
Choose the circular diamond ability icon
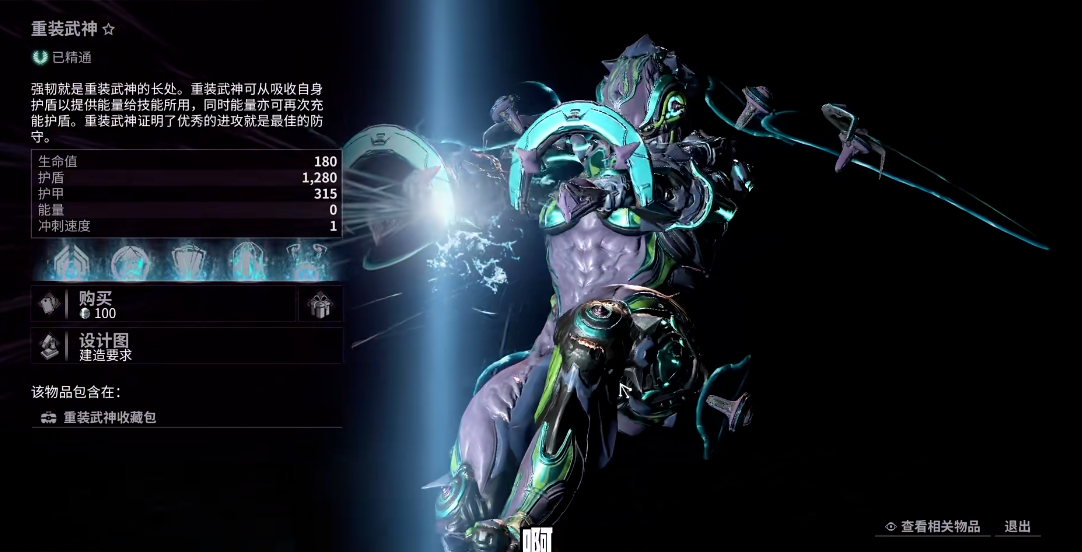[129, 262]
